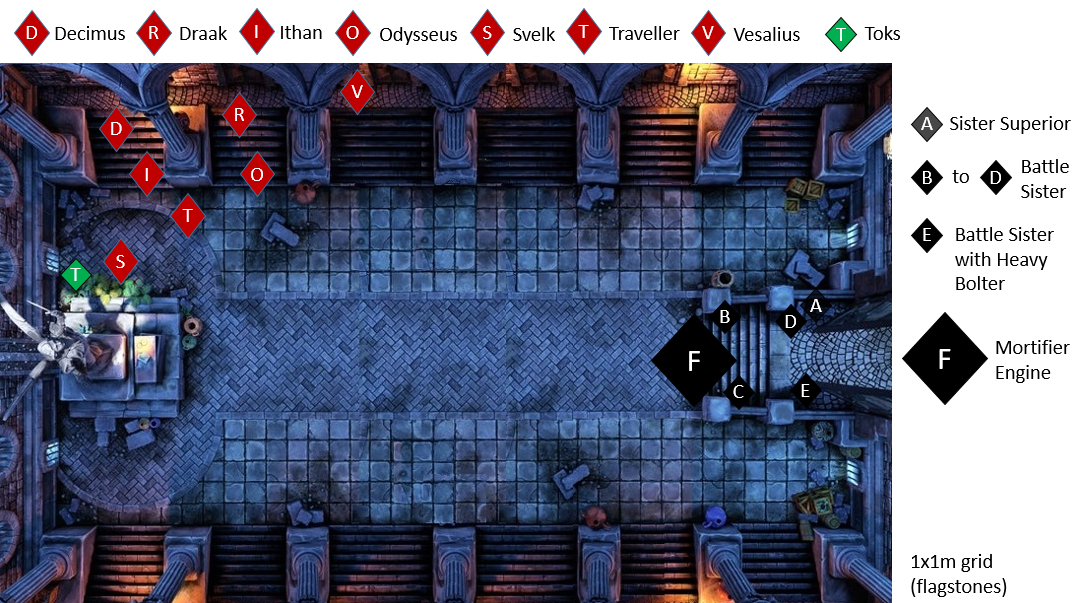This screenshot has width=1078, height=603.
Task: Select Heavy Bolter Sister E token on the map
Action: [805, 391]
